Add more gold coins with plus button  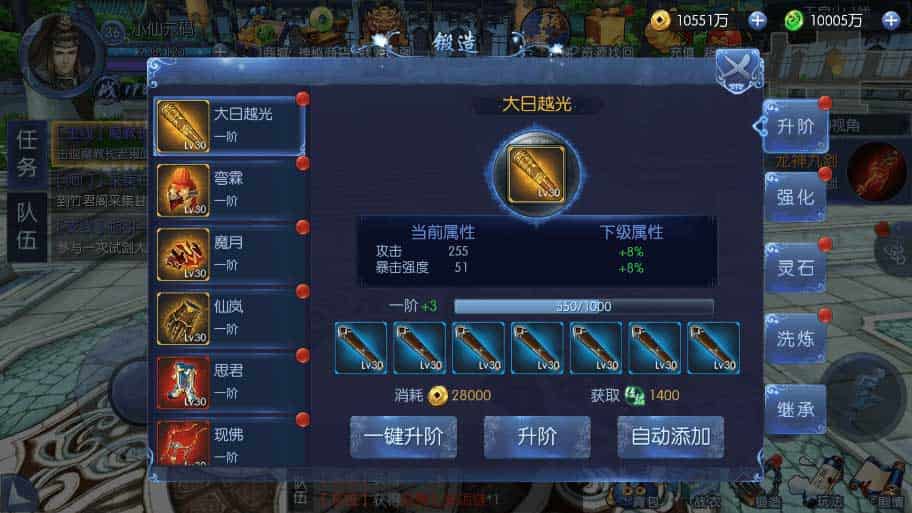(757, 20)
